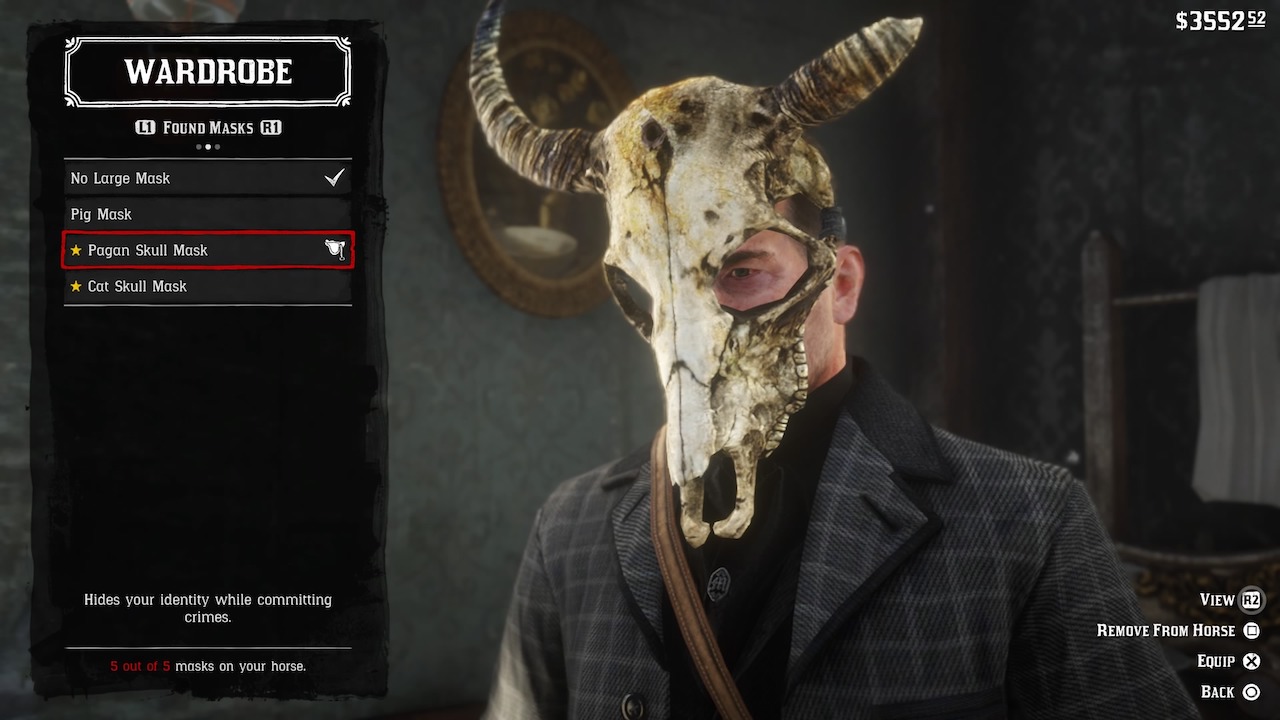Select the No Large Mask option
Screen dimensions: 1280x720
[x=207, y=178]
